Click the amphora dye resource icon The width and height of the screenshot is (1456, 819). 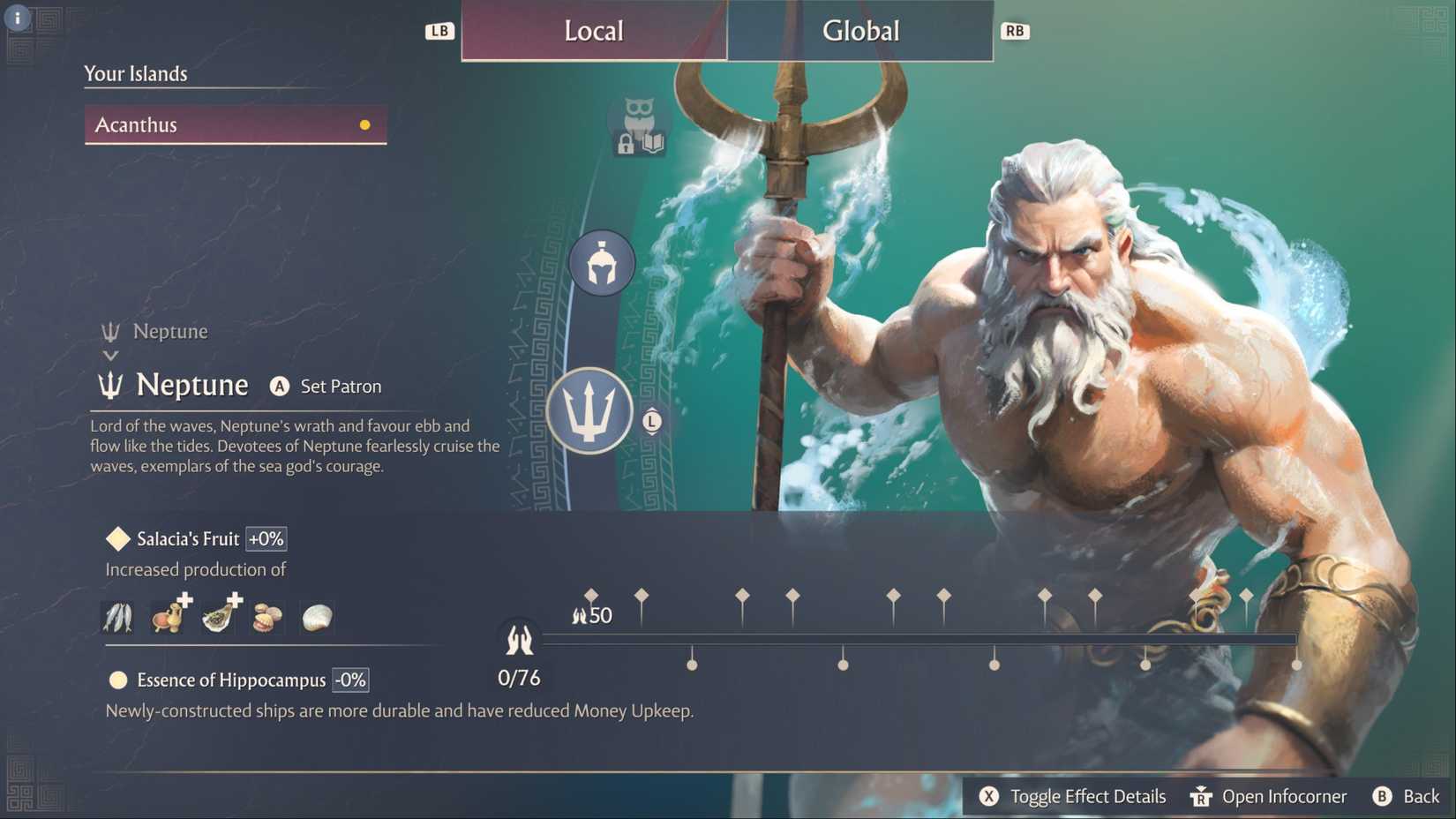tap(167, 617)
